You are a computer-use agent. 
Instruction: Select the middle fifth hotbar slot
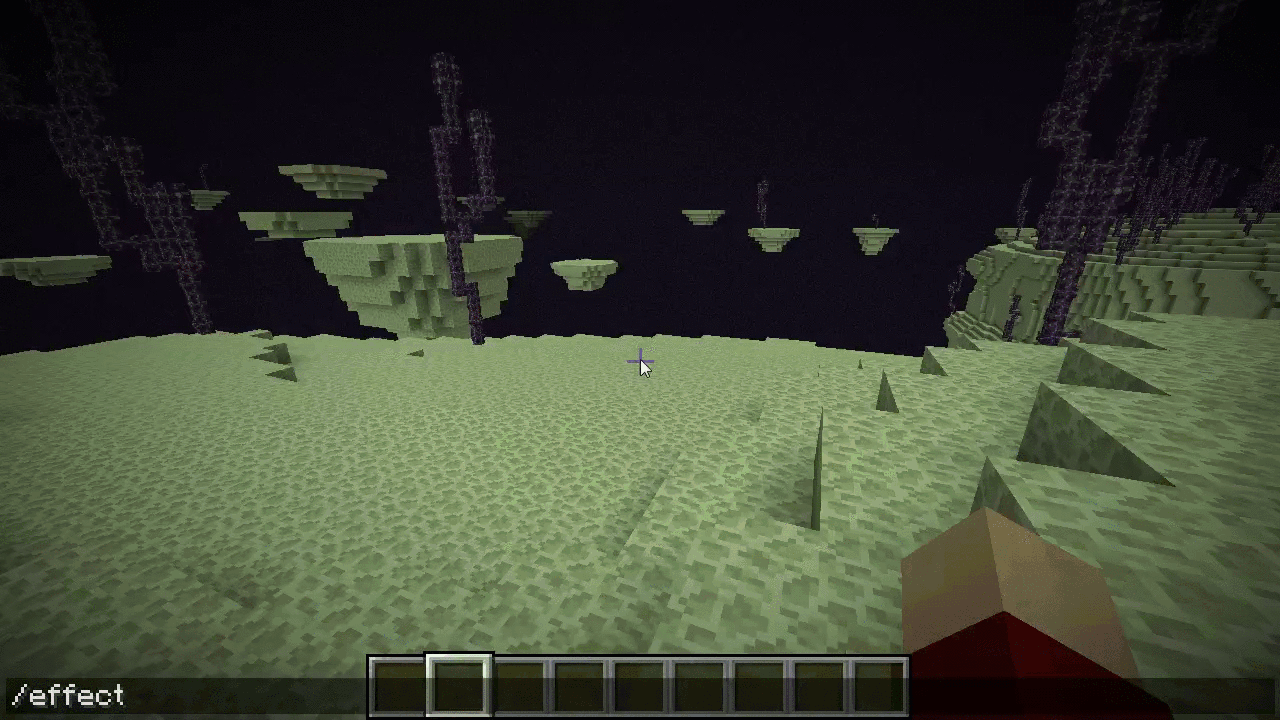click(638, 685)
